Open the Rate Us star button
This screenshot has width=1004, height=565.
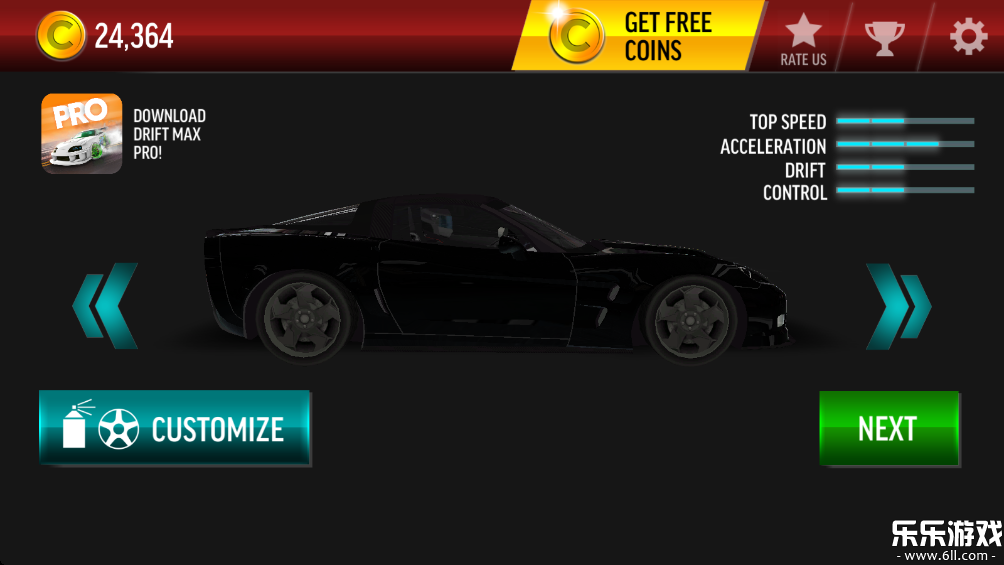pos(803,38)
